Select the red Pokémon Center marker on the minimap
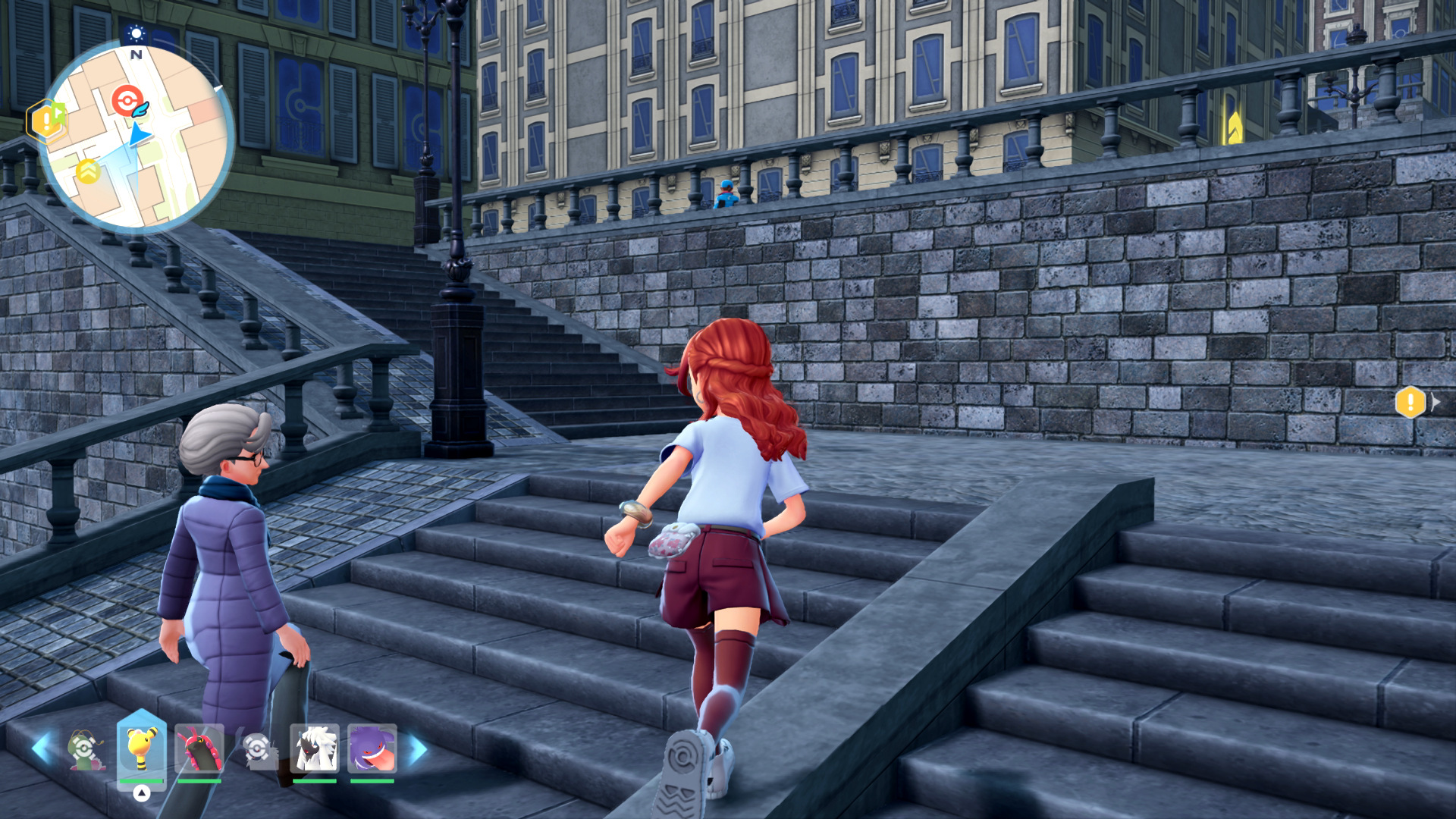Viewport: 1456px width, 819px height. click(x=126, y=100)
